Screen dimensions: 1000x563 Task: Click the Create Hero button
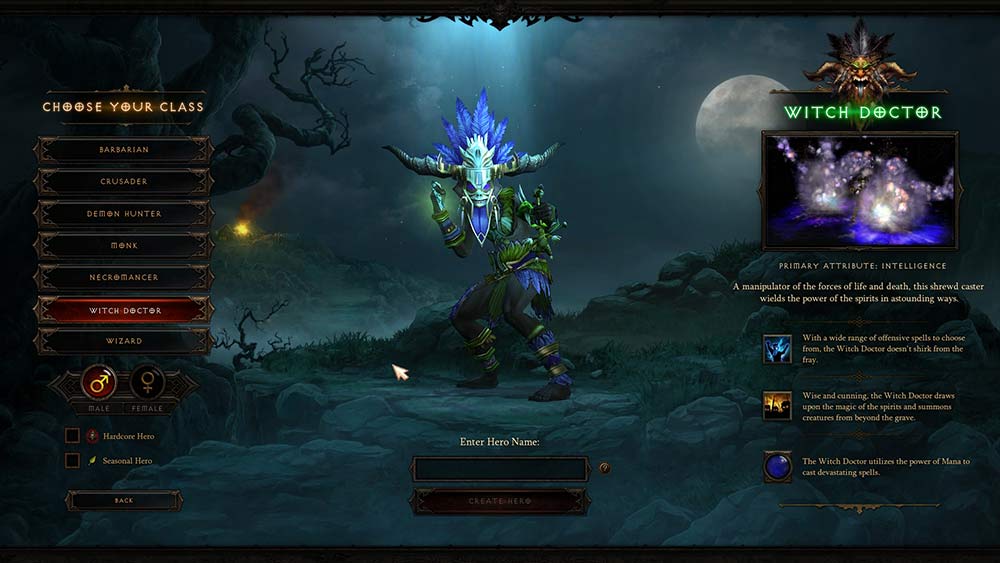(x=500, y=501)
